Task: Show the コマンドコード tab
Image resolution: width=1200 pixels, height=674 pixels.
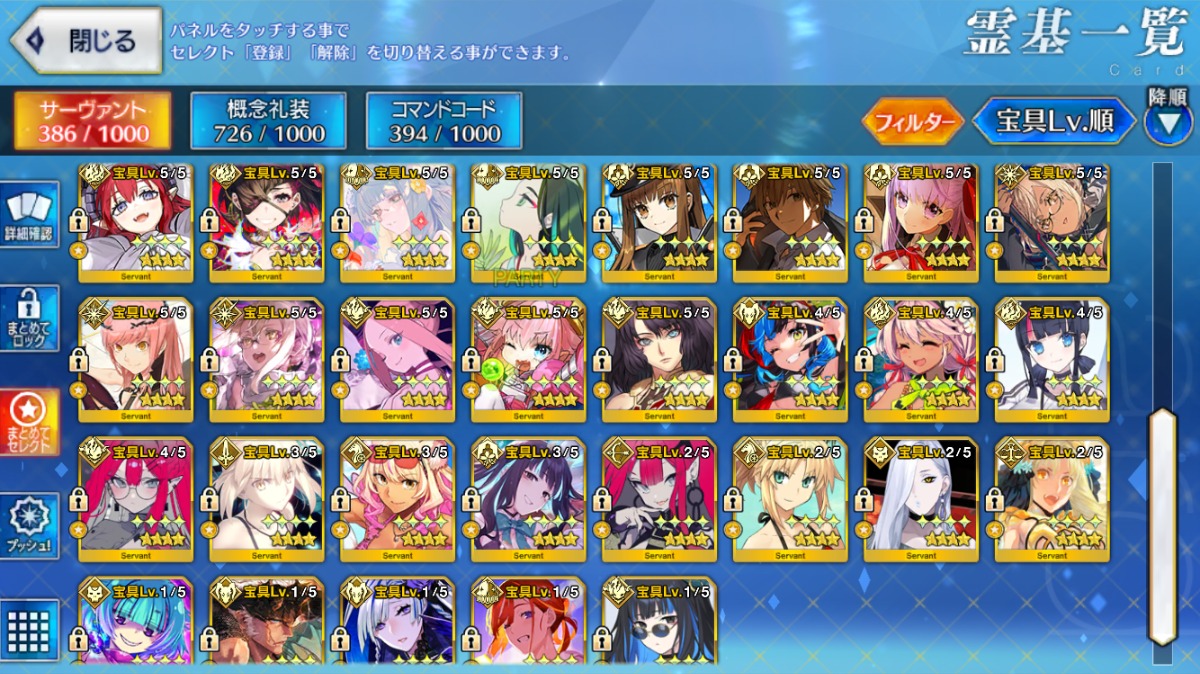Action: tap(444, 121)
